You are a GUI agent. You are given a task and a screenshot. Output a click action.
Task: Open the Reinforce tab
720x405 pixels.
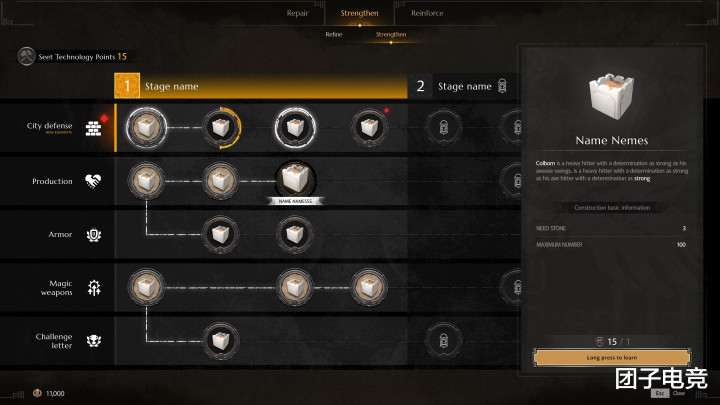click(x=427, y=13)
